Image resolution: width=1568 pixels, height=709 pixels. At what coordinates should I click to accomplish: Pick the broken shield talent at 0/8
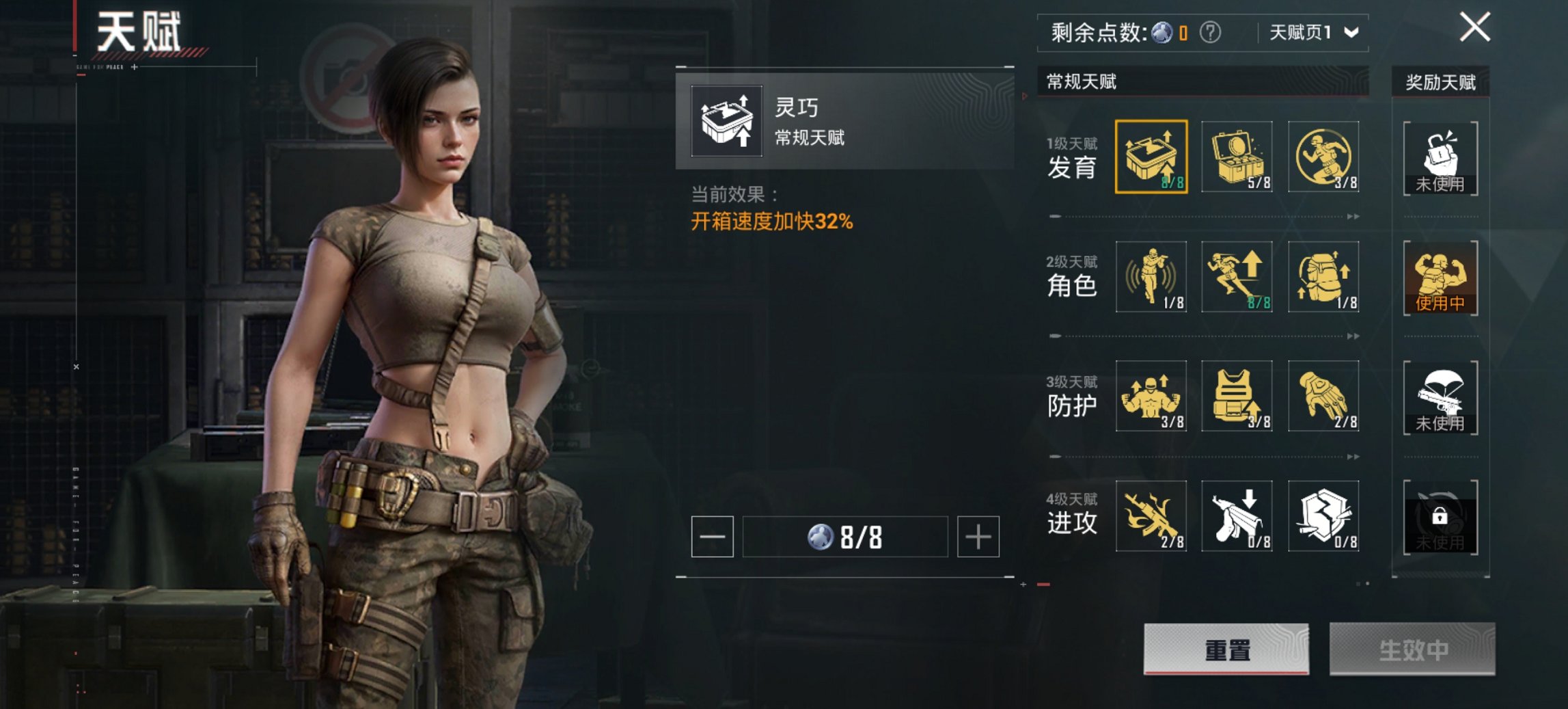[x=1323, y=516]
